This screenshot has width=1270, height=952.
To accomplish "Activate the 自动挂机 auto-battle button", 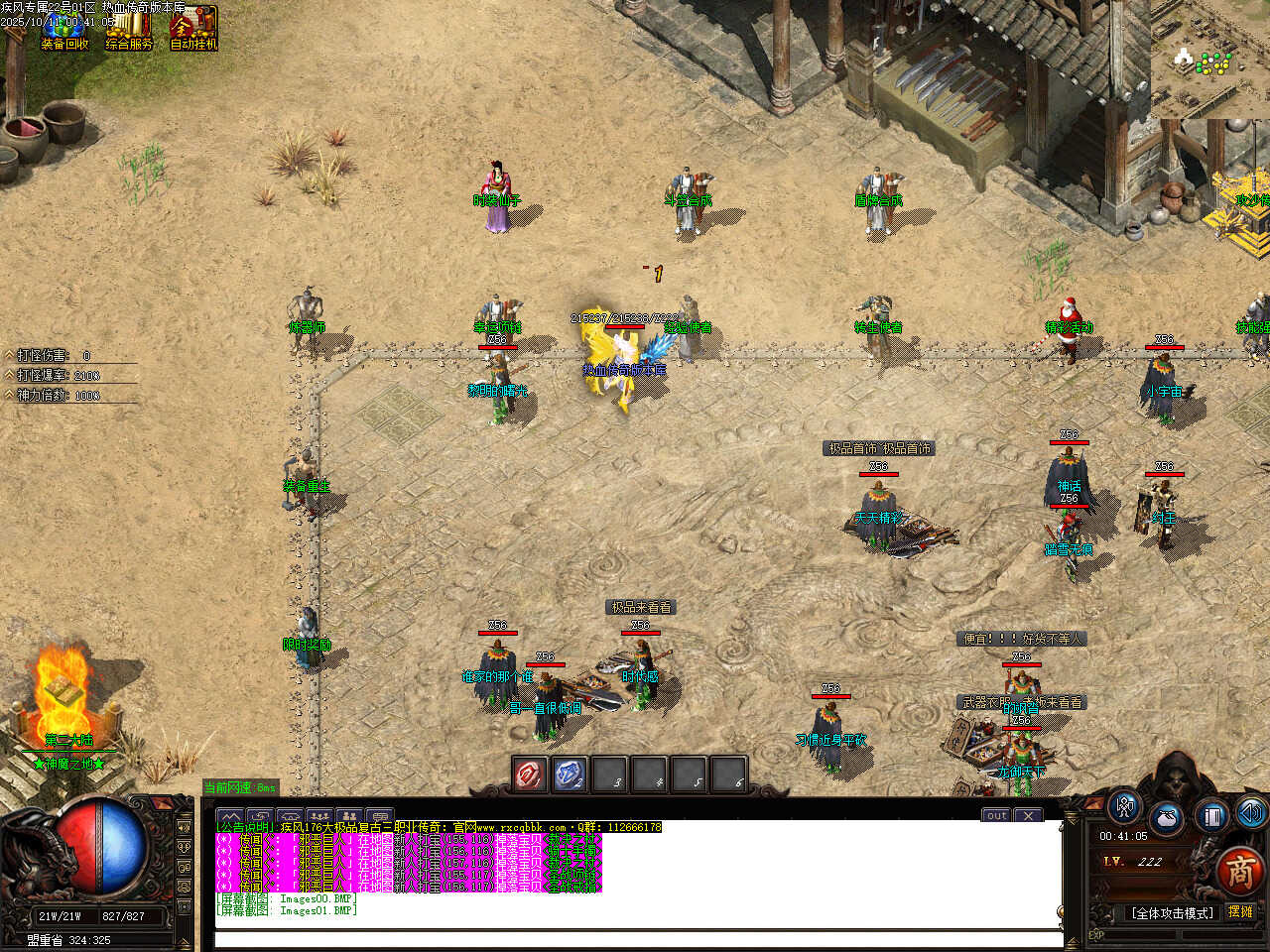I will pos(193,30).
